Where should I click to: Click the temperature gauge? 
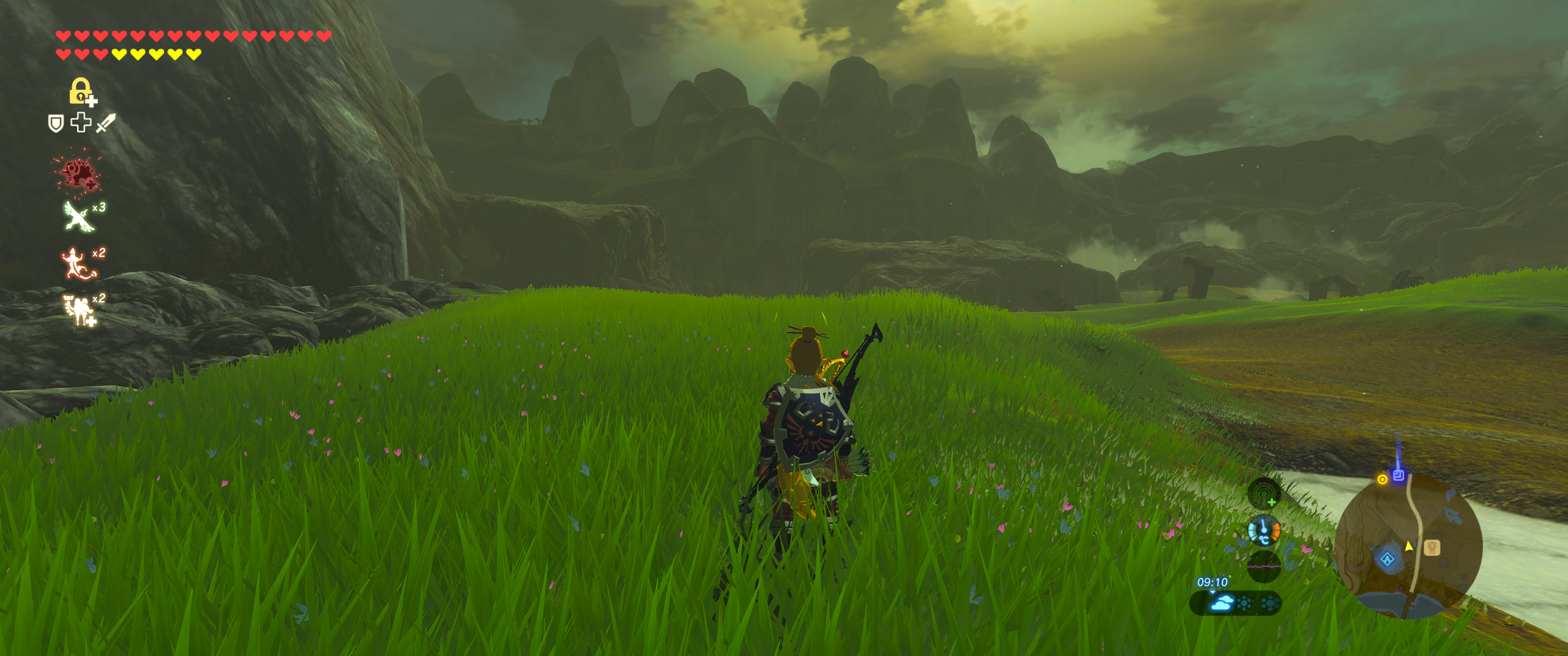pos(1264,531)
